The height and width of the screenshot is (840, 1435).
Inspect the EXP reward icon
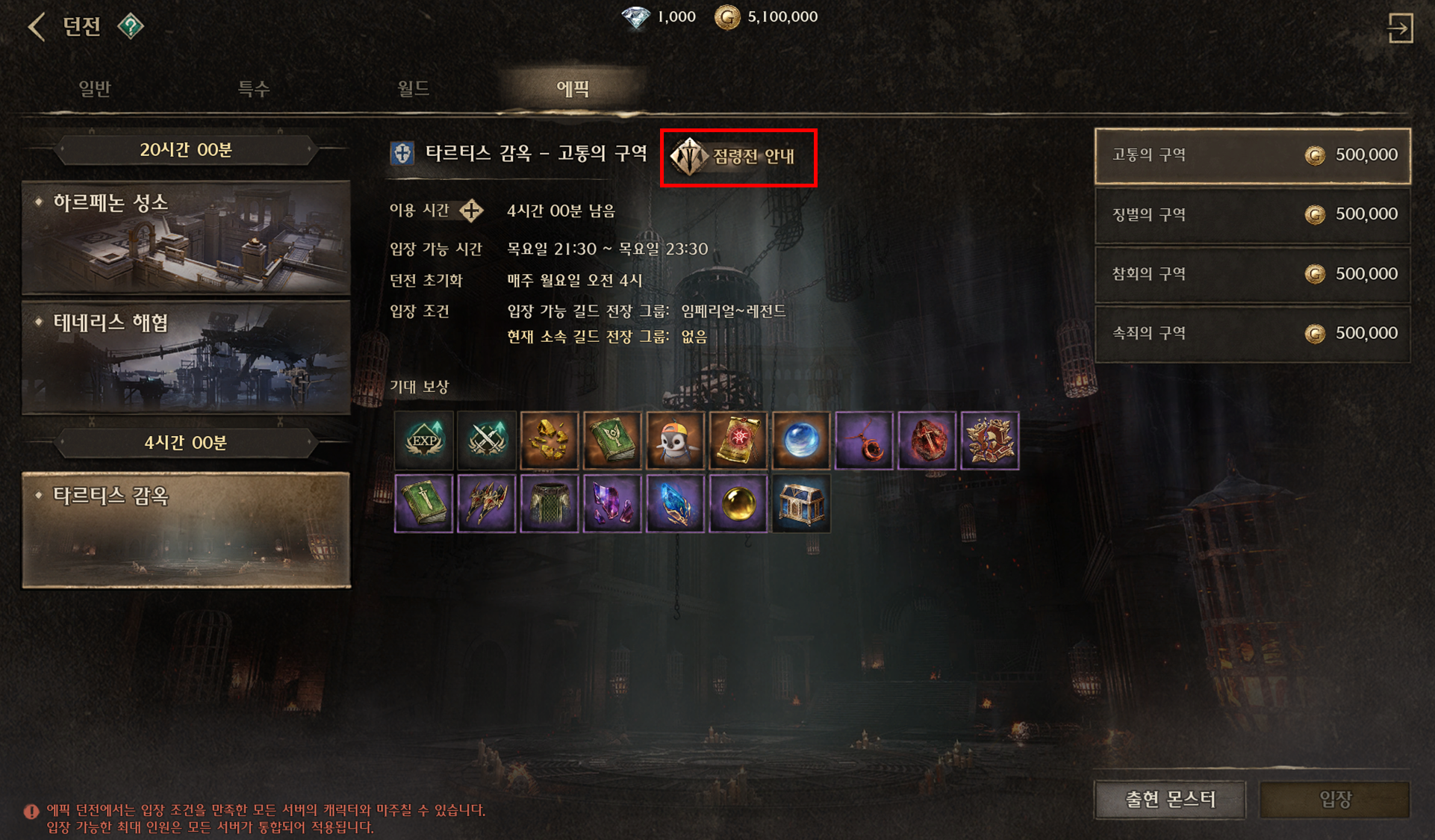[x=424, y=441]
